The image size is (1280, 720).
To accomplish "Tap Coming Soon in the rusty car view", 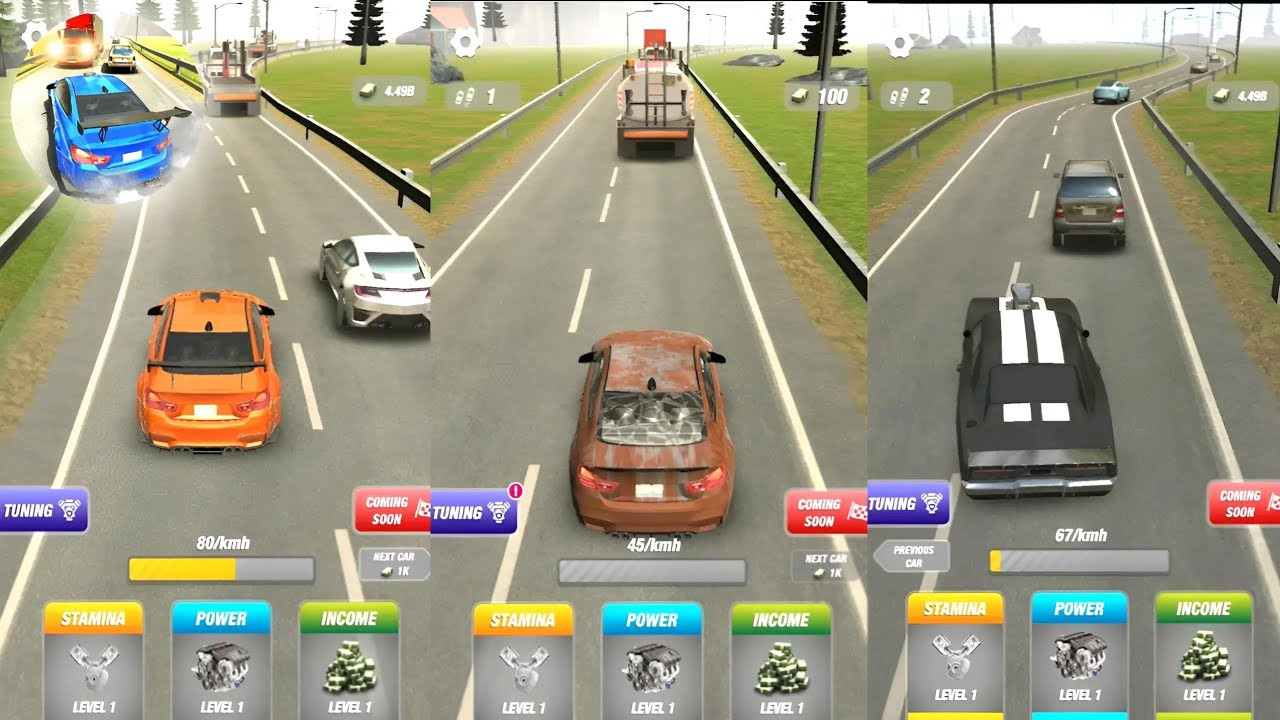I will (825, 512).
